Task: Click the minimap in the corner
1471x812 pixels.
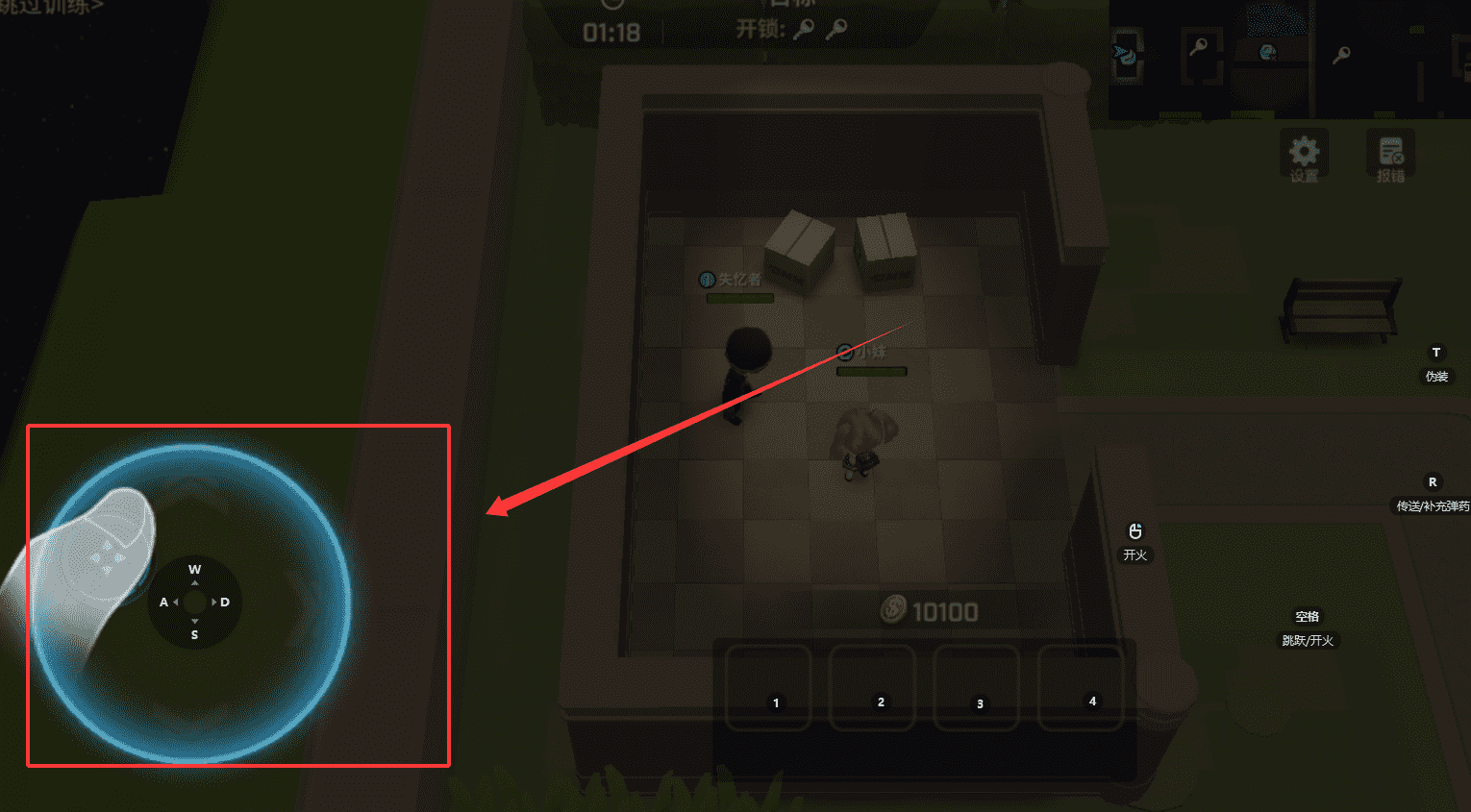Action: pyautogui.click(x=1288, y=58)
